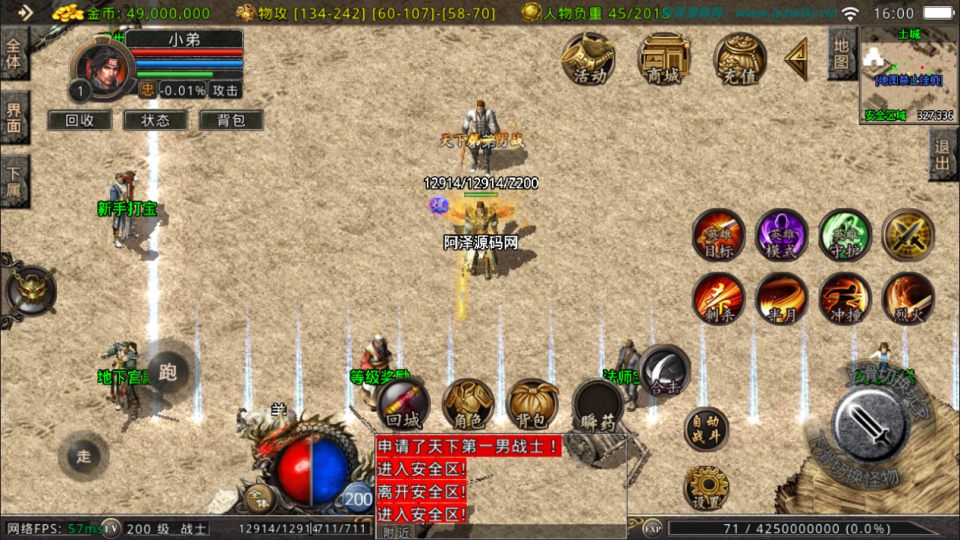Cast the 烈火 fire skill
The image size is (960, 540).
click(x=908, y=298)
